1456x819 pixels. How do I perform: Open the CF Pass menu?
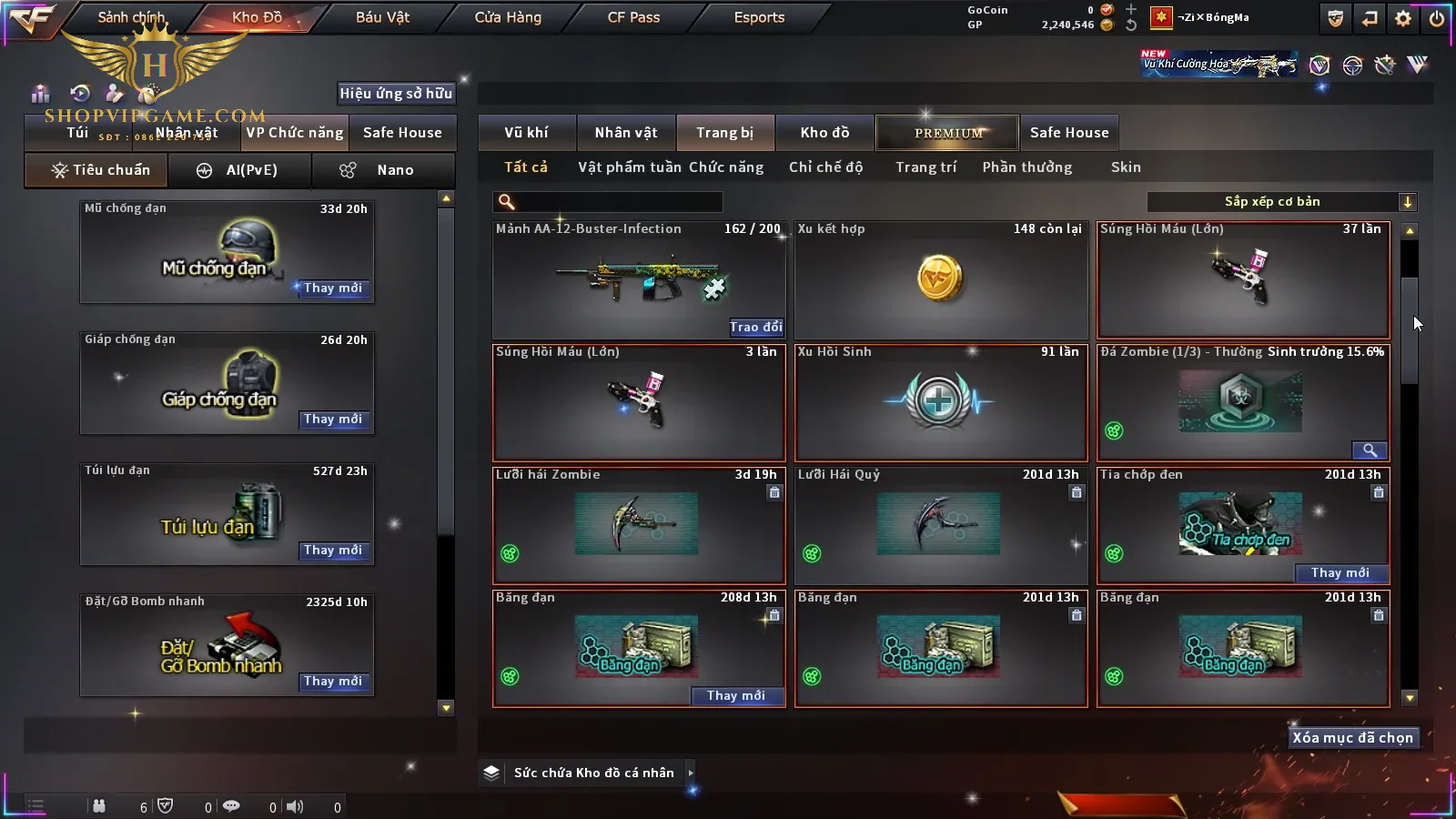pos(633,17)
